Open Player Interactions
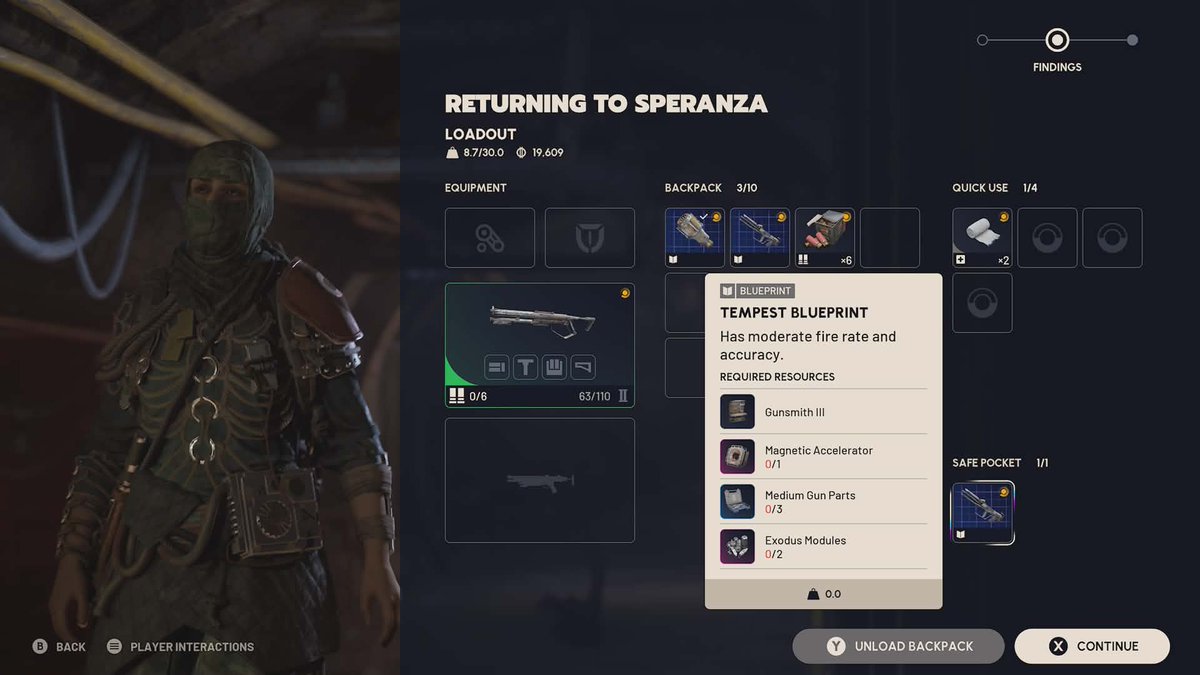1200x675 pixels. click(180, 647)
